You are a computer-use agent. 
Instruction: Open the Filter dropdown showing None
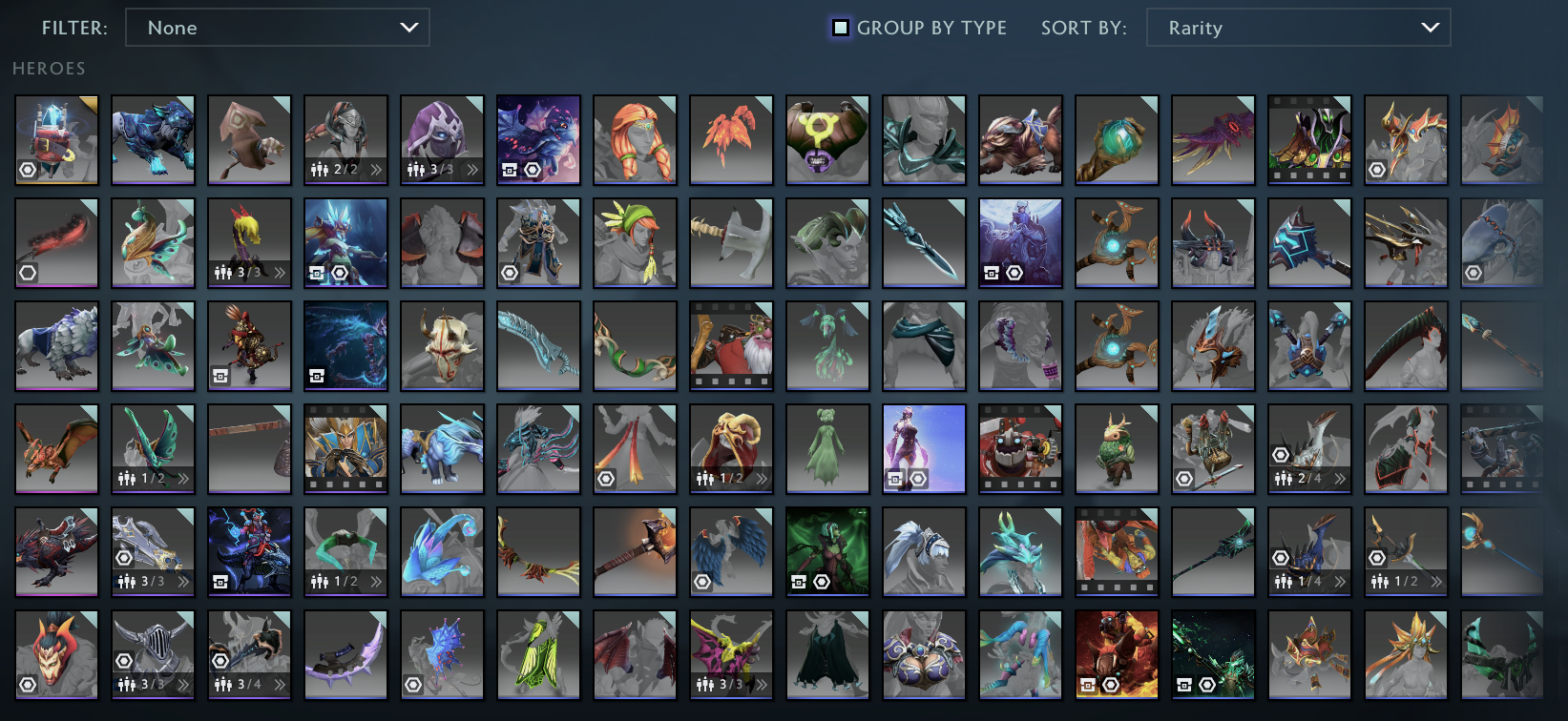[277, 28]
